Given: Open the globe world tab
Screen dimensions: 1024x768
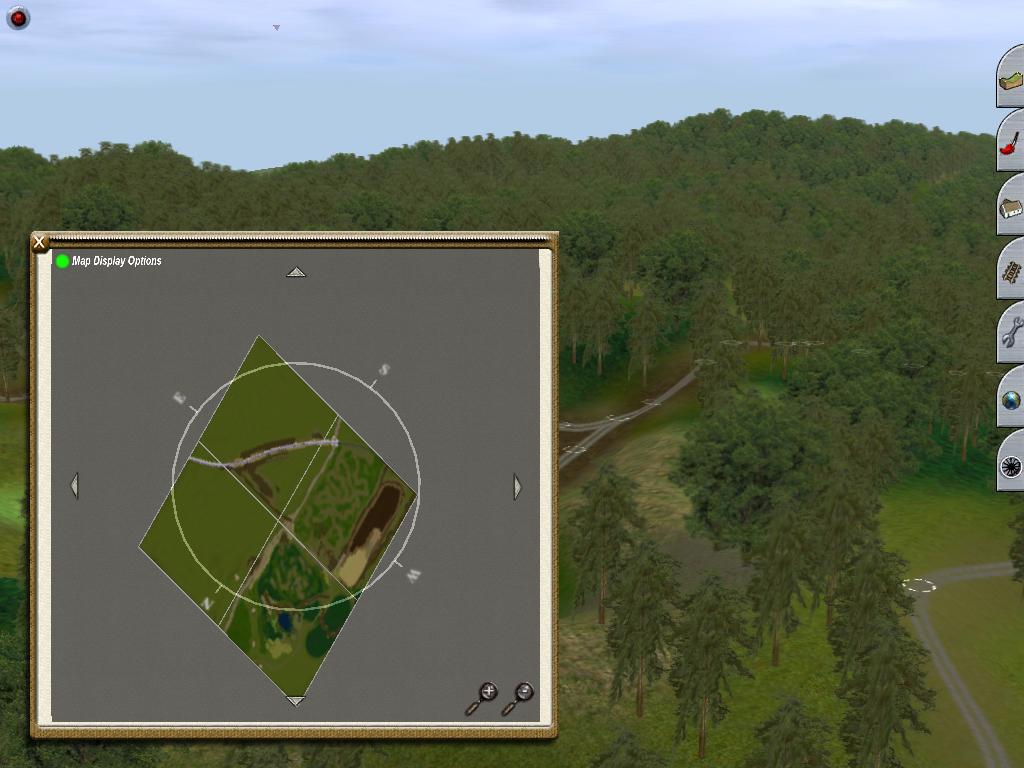Looking at the screenshot, I should 1011,400.
